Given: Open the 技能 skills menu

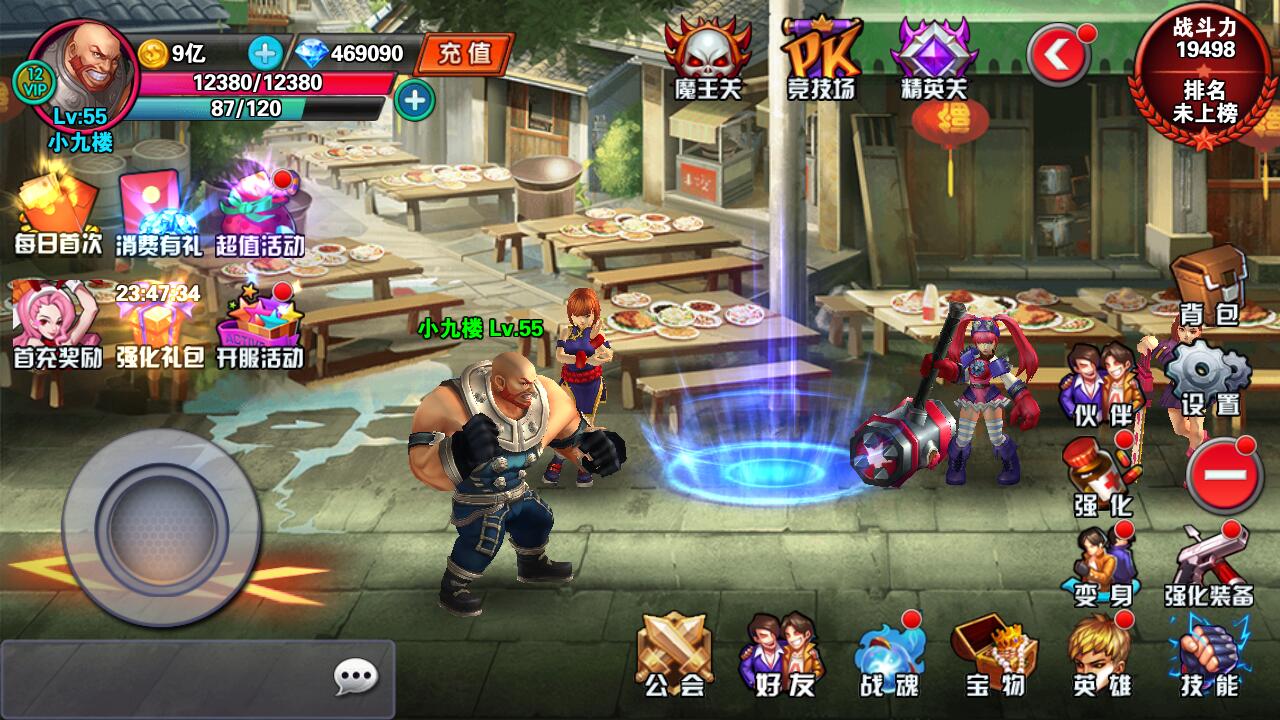Looking at the screenshot, I should (1208, 655).
